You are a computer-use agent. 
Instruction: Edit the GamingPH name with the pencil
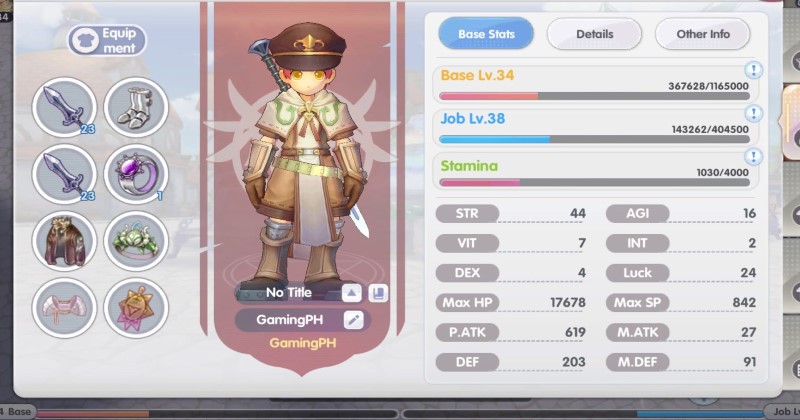pyautogui.click(x=352, y=320)
